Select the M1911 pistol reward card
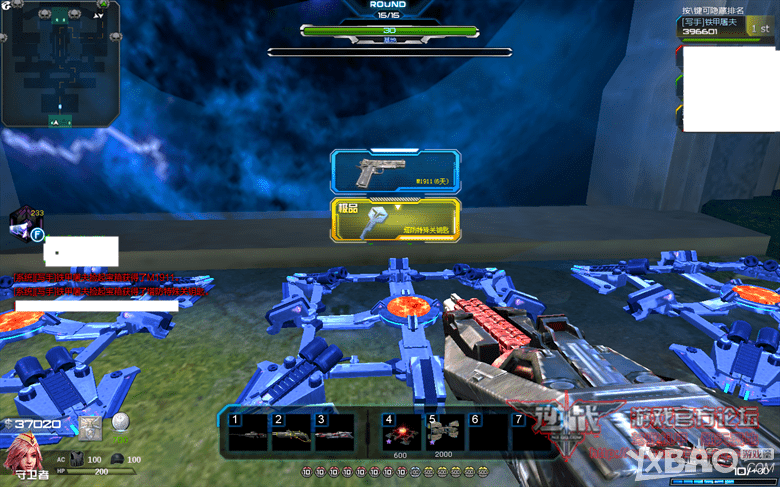The width and height of the screenshot is (780, 487). click(396, 172)
